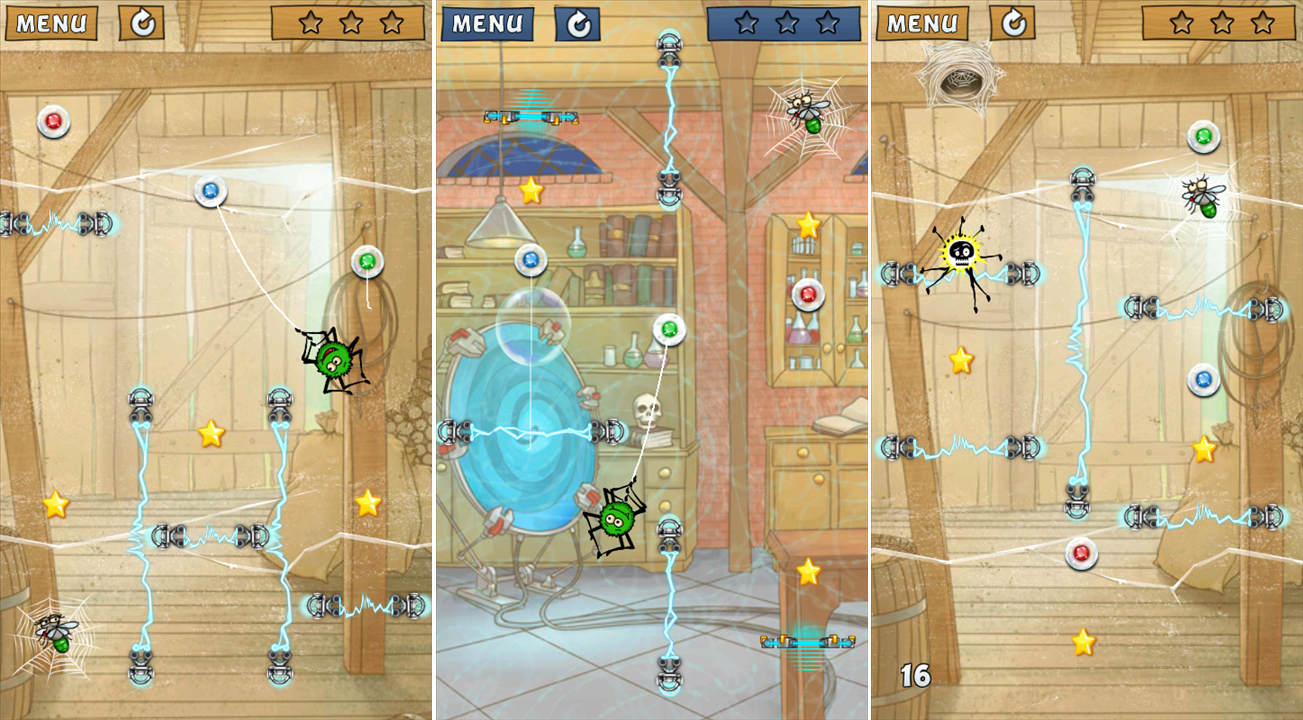Screen dimensions: 1303x720
Task: Collect the gold star beside the left spider
Action: click(211, 434)
